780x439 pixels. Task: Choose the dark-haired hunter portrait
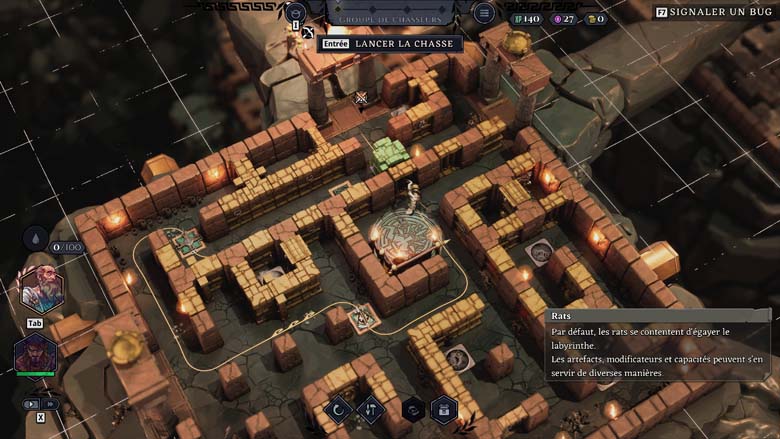[x=35, y=355]
